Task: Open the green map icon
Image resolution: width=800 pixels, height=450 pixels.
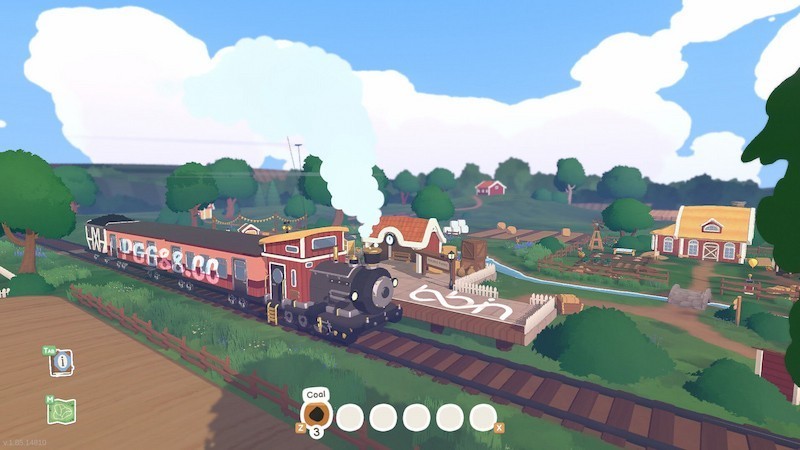Action: pos(61,411)
